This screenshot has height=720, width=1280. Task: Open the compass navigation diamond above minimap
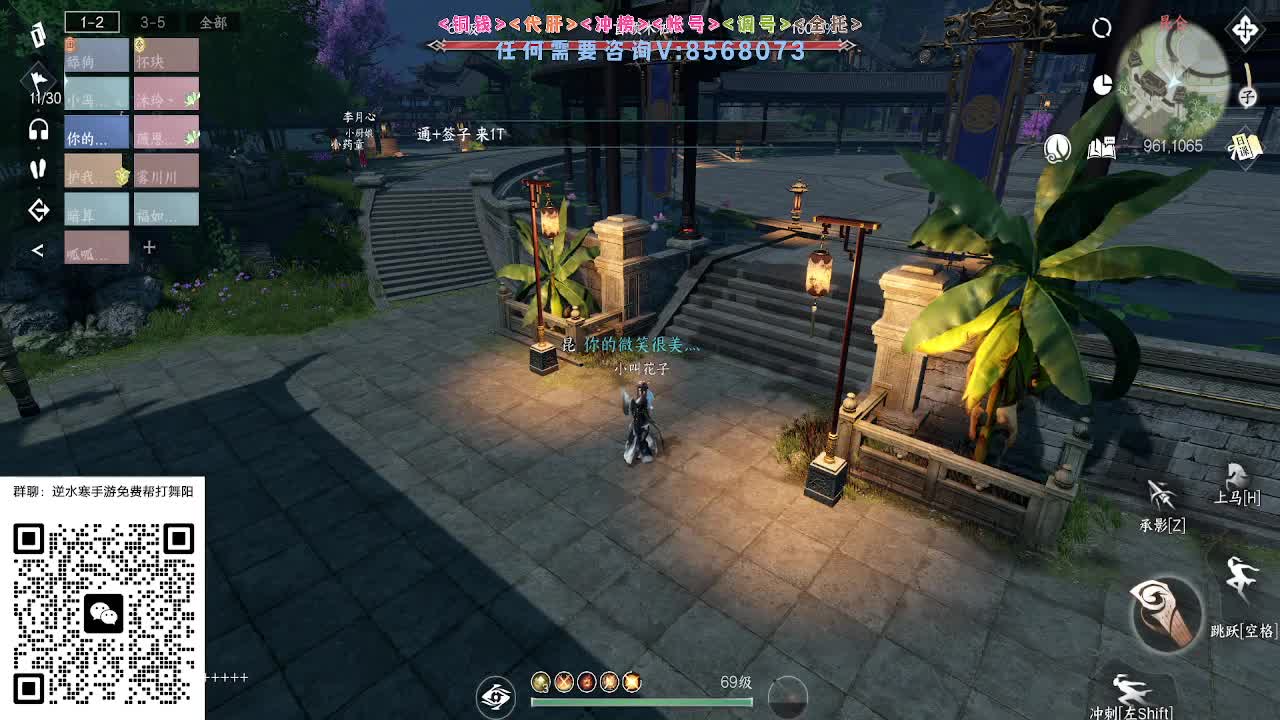coord(1243,28)
